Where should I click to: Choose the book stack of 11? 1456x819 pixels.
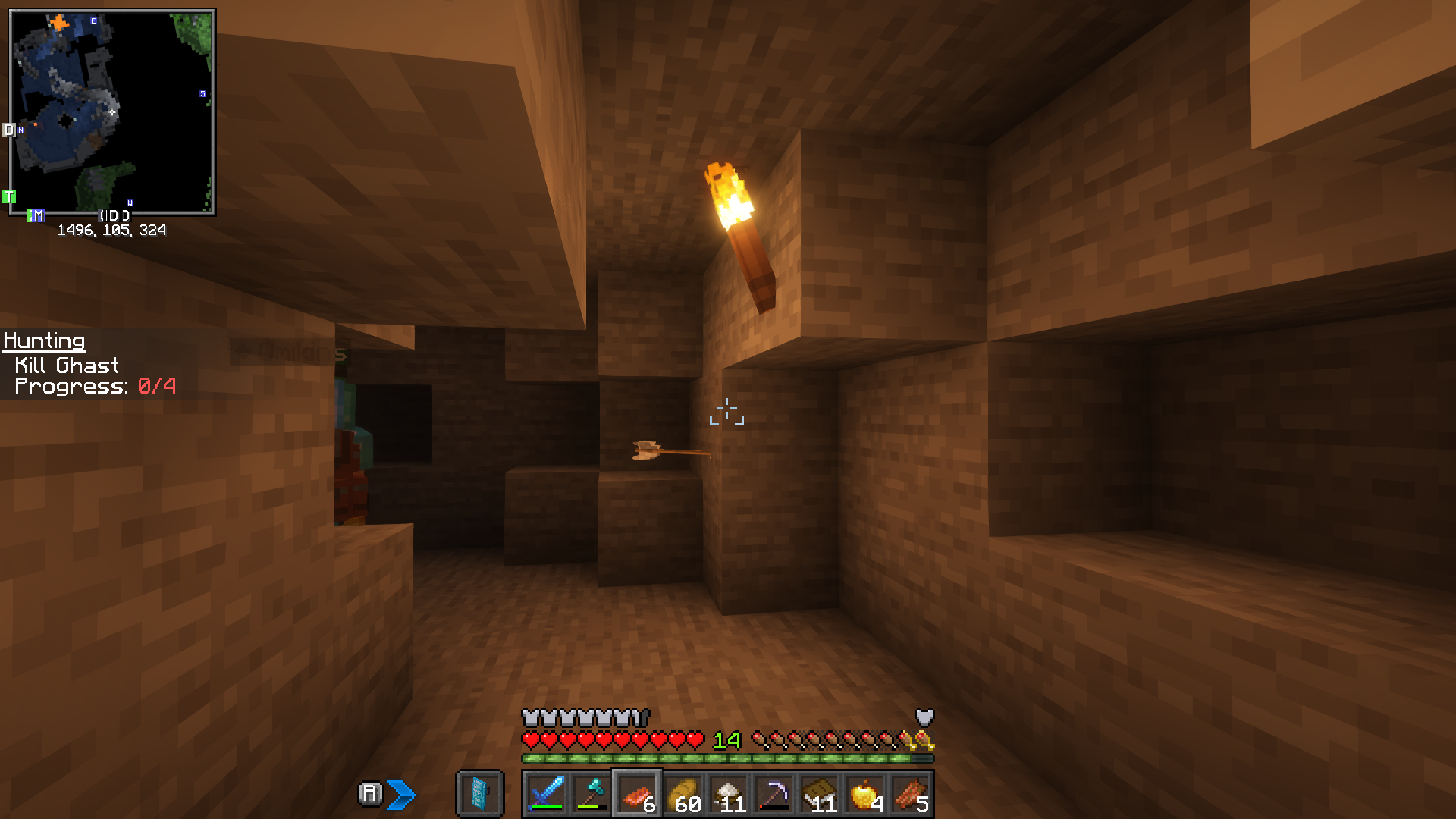[x=819, y=794]
